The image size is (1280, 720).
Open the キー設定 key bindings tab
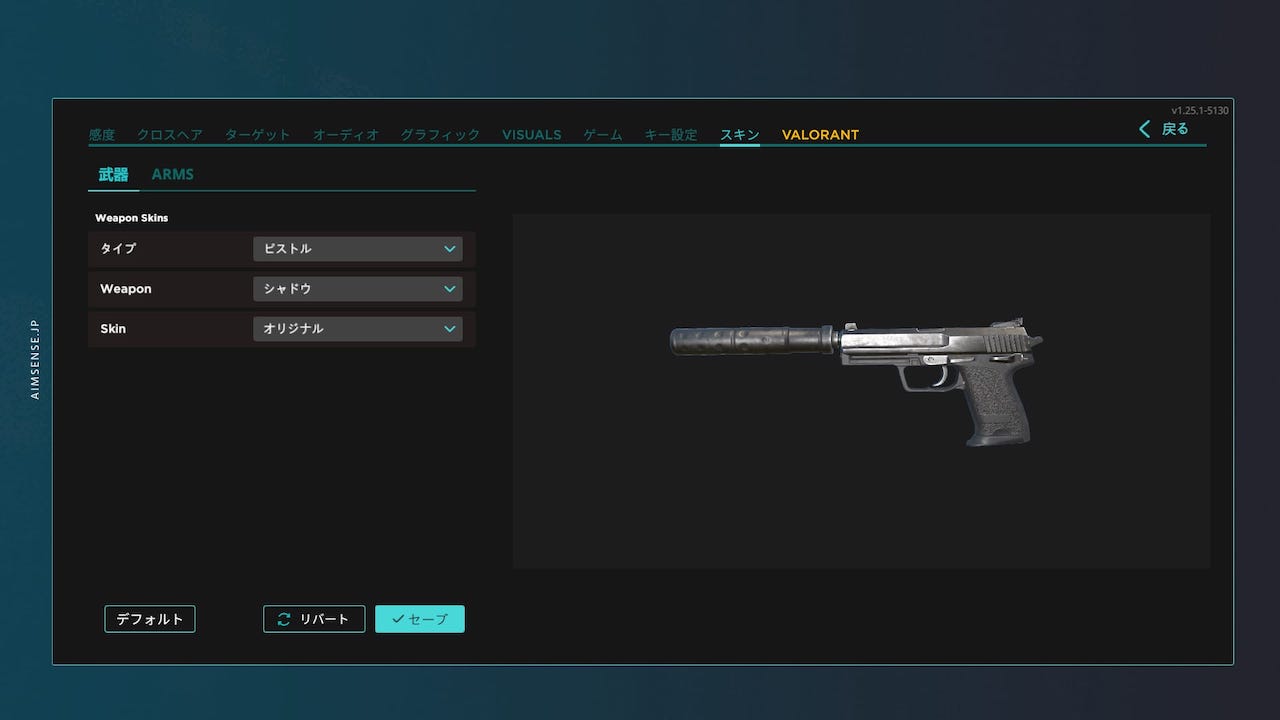click(672, 134)
